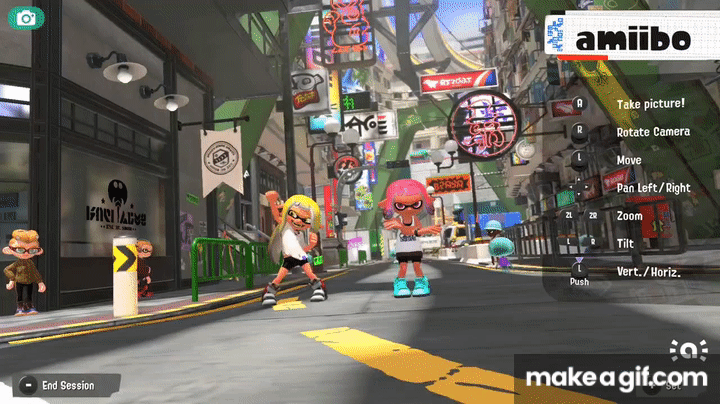Image resolution: width=720 pixels, height=404 pixels.
Task: Select the Take picture! option
Action: pos(650,104)
